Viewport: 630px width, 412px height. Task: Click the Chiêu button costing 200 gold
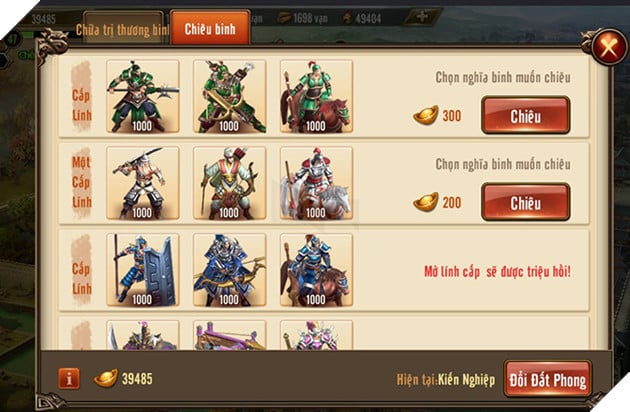pyautogui.click(x=525, y=202)
